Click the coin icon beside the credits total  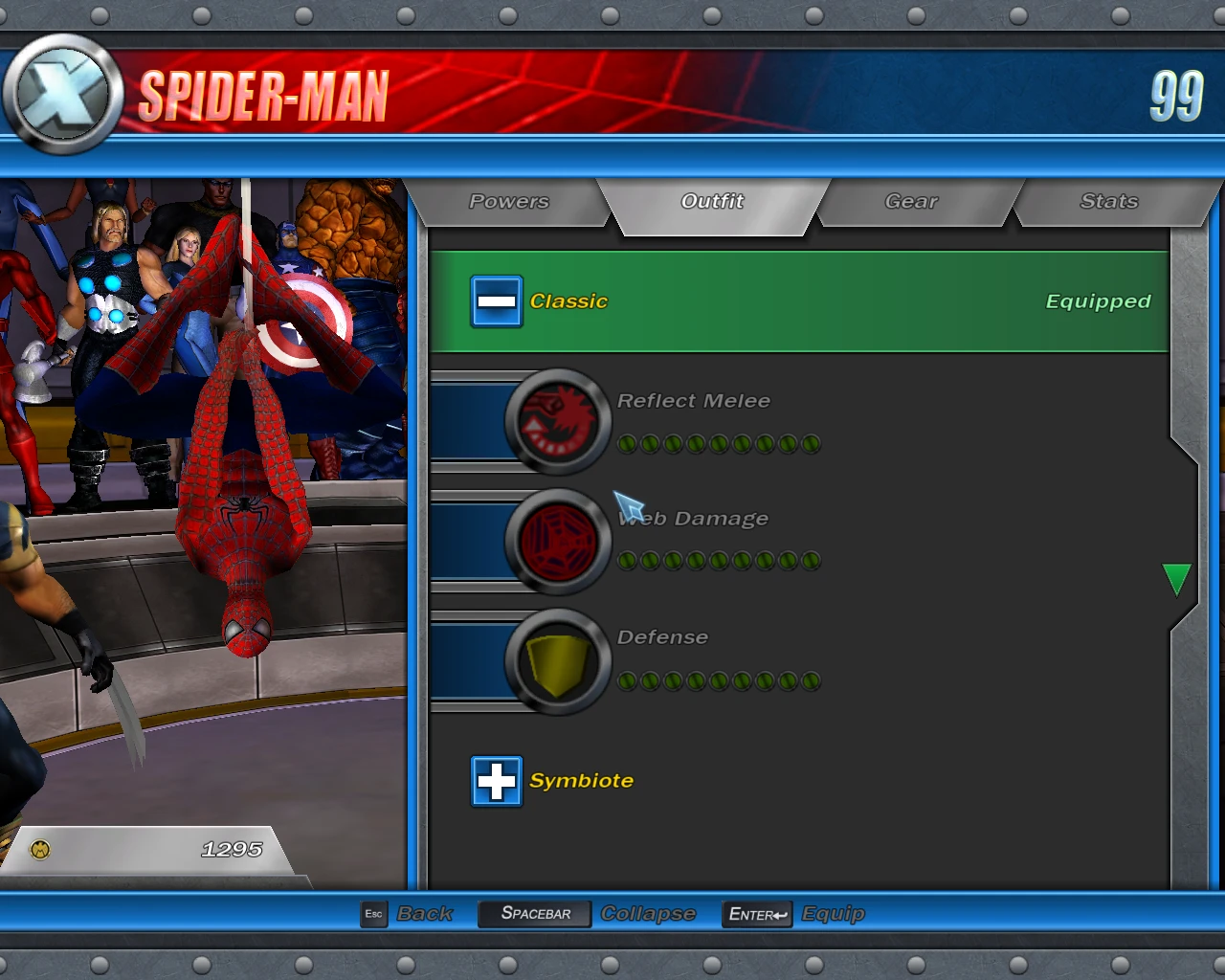[40, 848]
